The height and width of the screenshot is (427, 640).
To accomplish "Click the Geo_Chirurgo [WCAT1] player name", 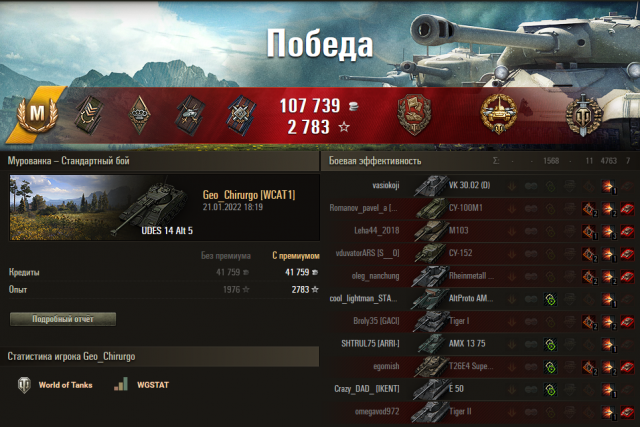I will click(248, 194).
